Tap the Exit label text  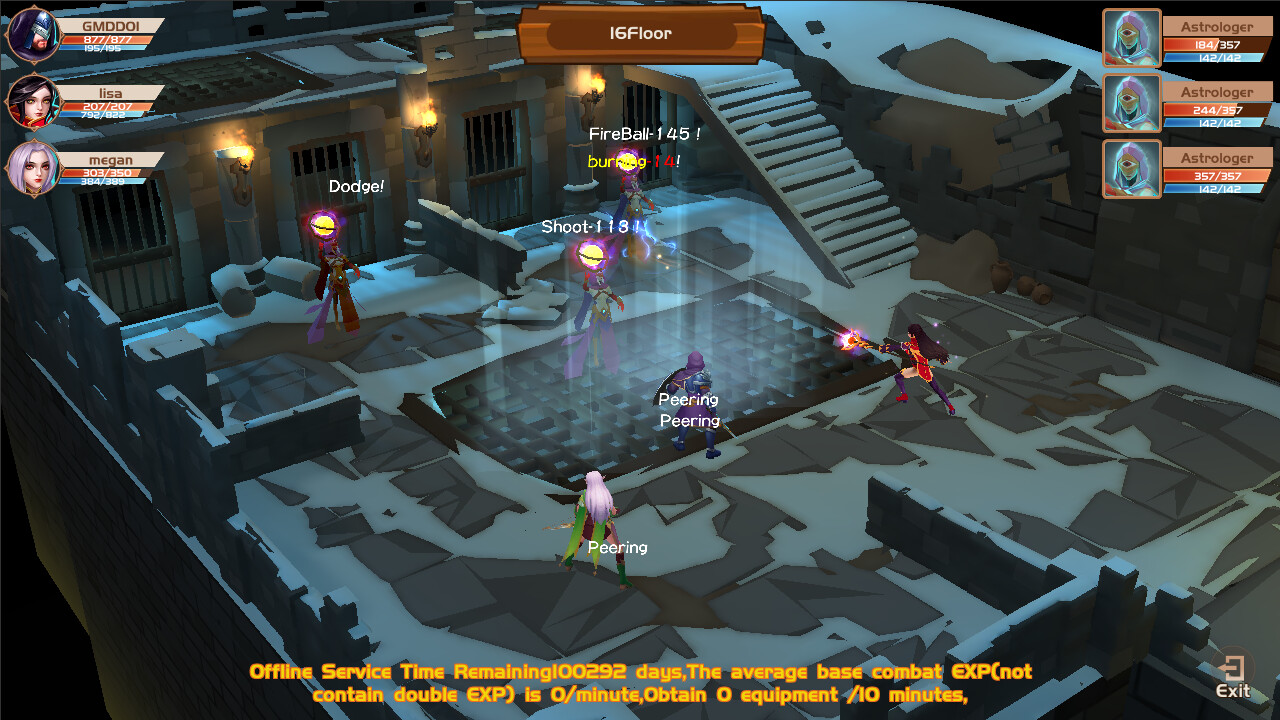pyautogui.click(x=1233, y=691)
